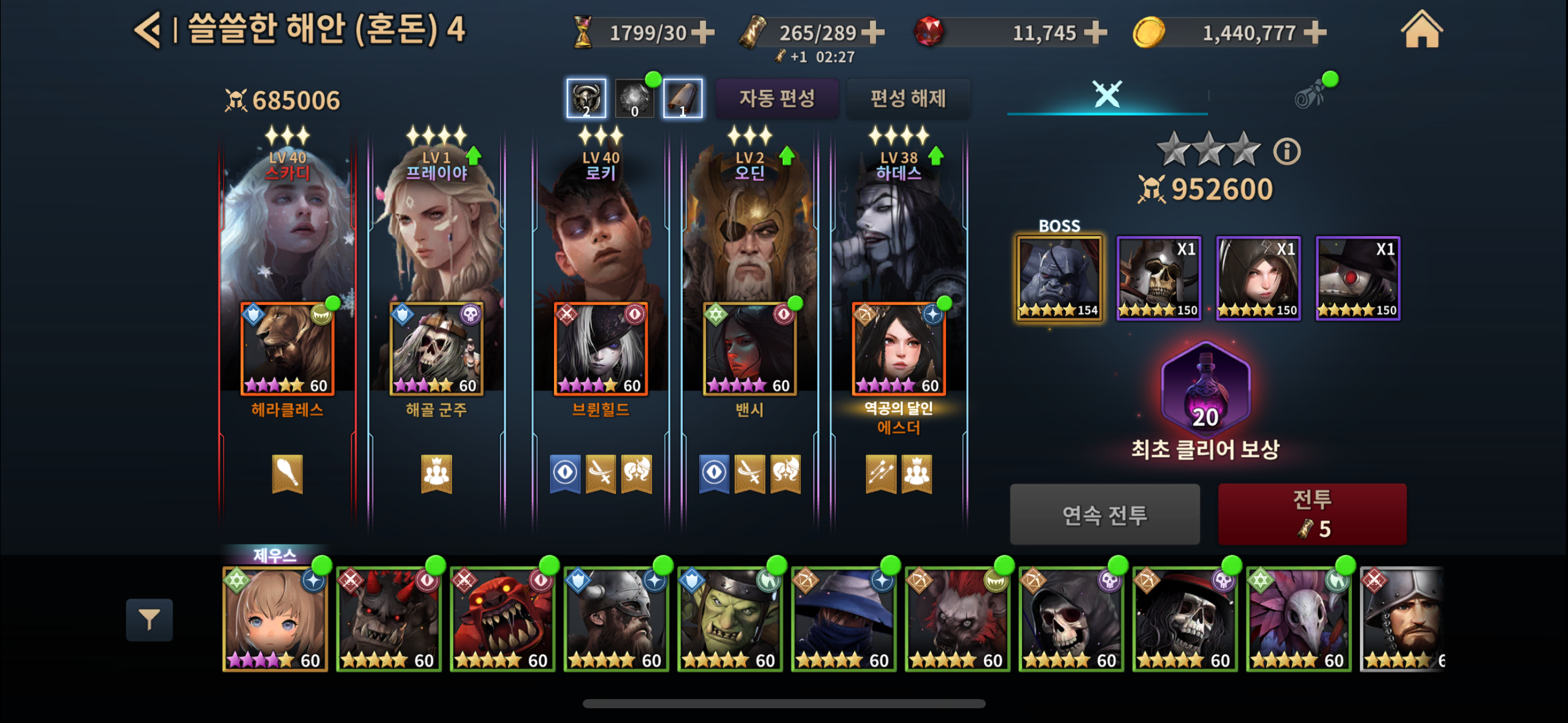Select the crossed swords battle tab
Screen dimensions: 1568x723
click(1107, 94)
